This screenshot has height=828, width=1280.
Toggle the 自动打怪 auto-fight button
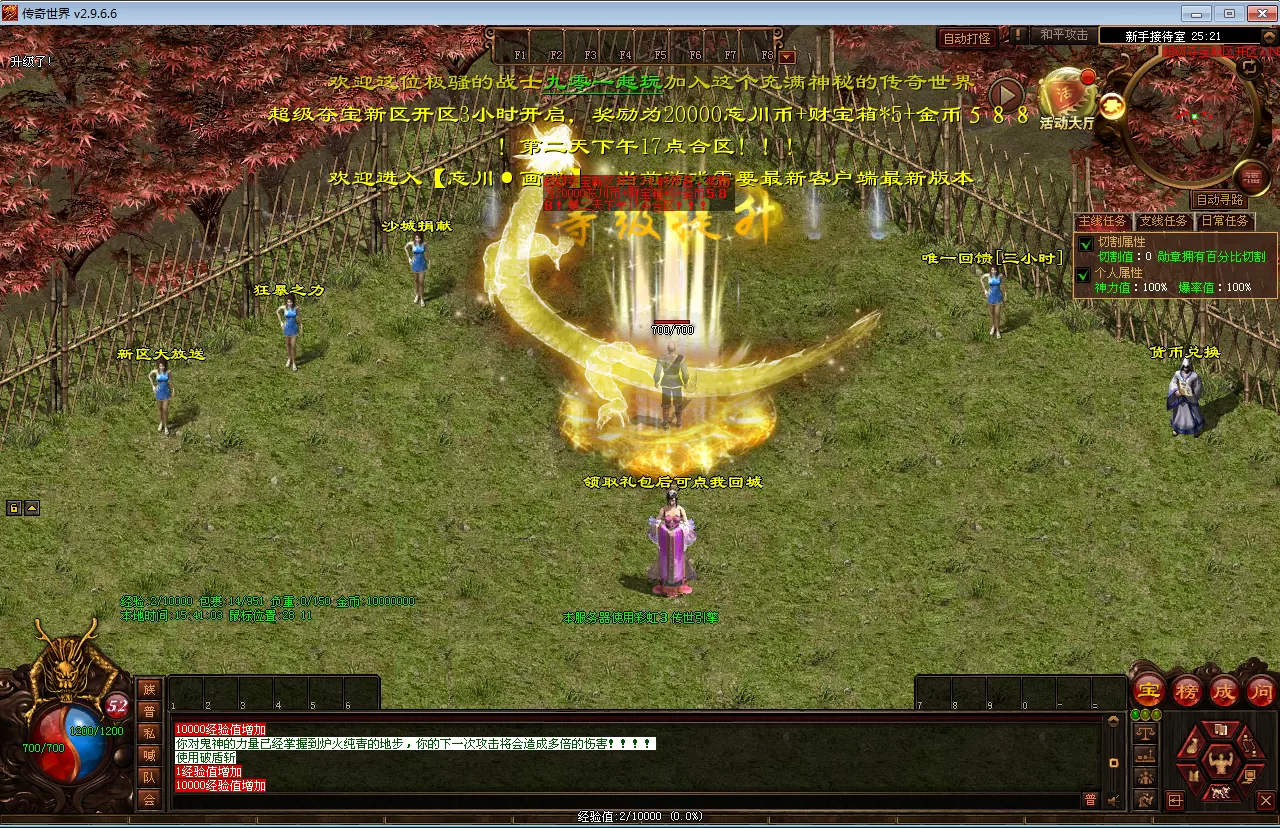[968, 38]
